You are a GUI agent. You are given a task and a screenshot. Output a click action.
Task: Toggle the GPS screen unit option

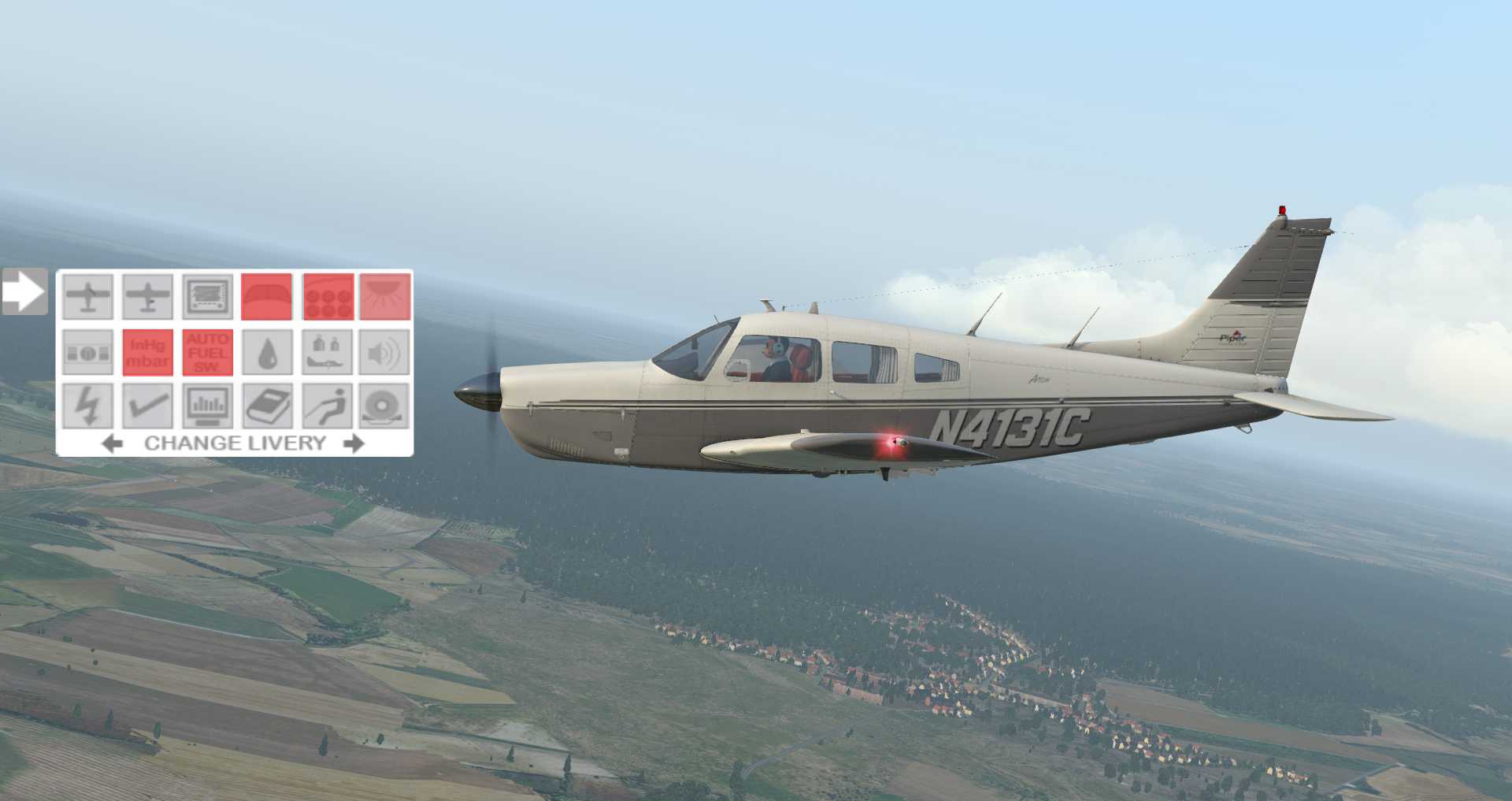[208, 297]
